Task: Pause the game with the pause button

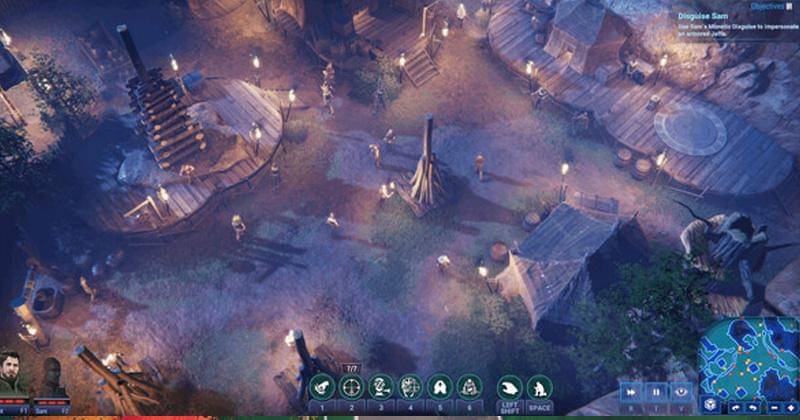Action: 657,391
